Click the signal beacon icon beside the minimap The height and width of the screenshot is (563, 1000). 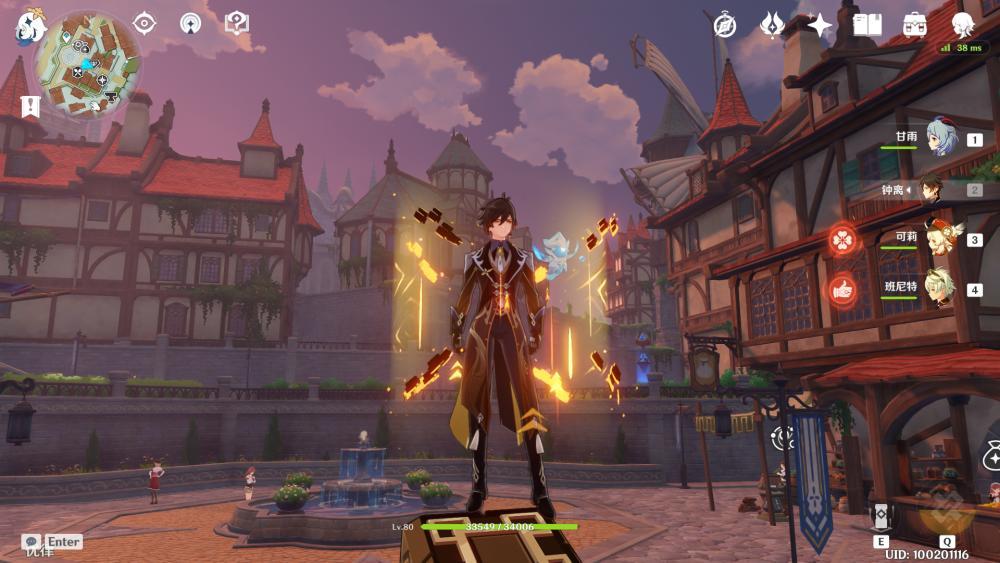[190, 23]
